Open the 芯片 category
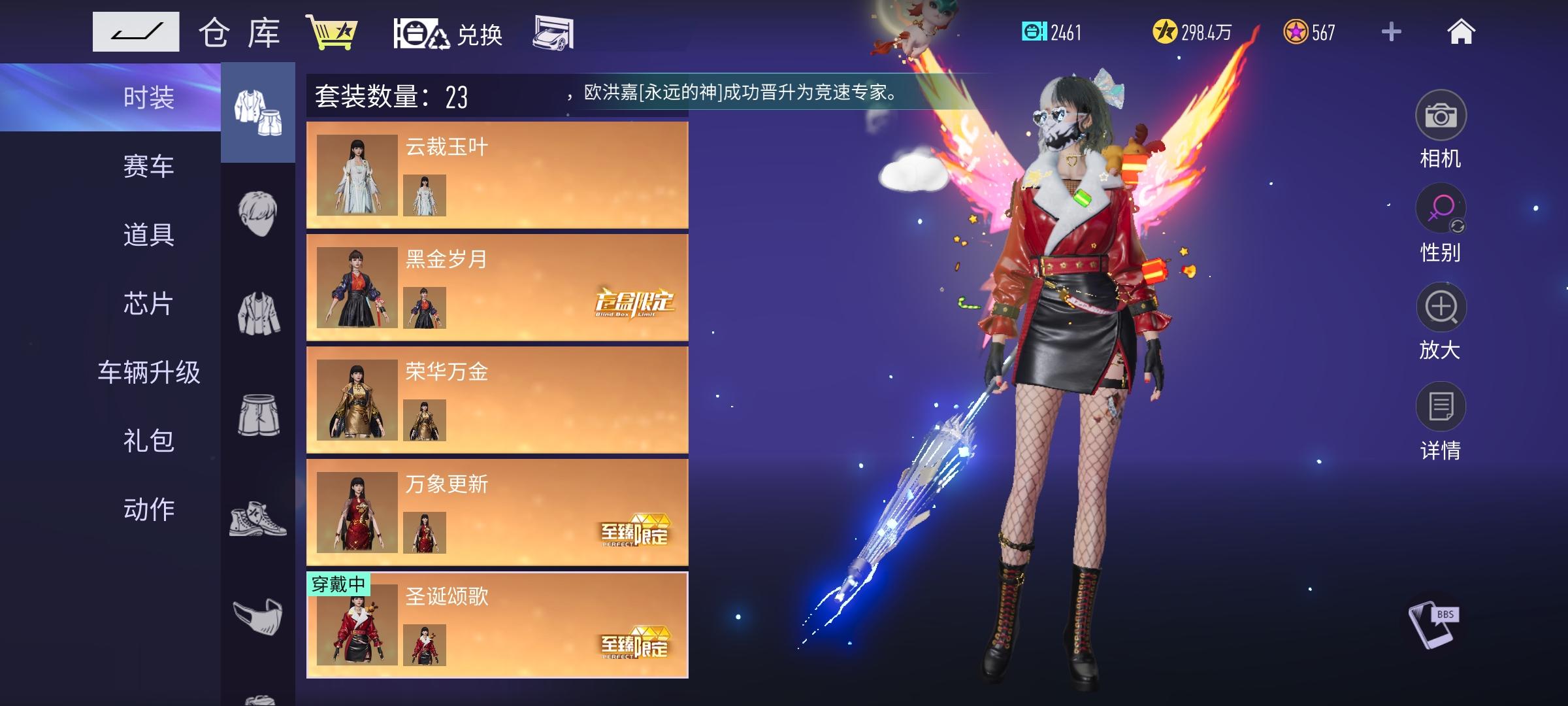The height and width of the screenshot is (706, 1568). click(x=149, y=305)
